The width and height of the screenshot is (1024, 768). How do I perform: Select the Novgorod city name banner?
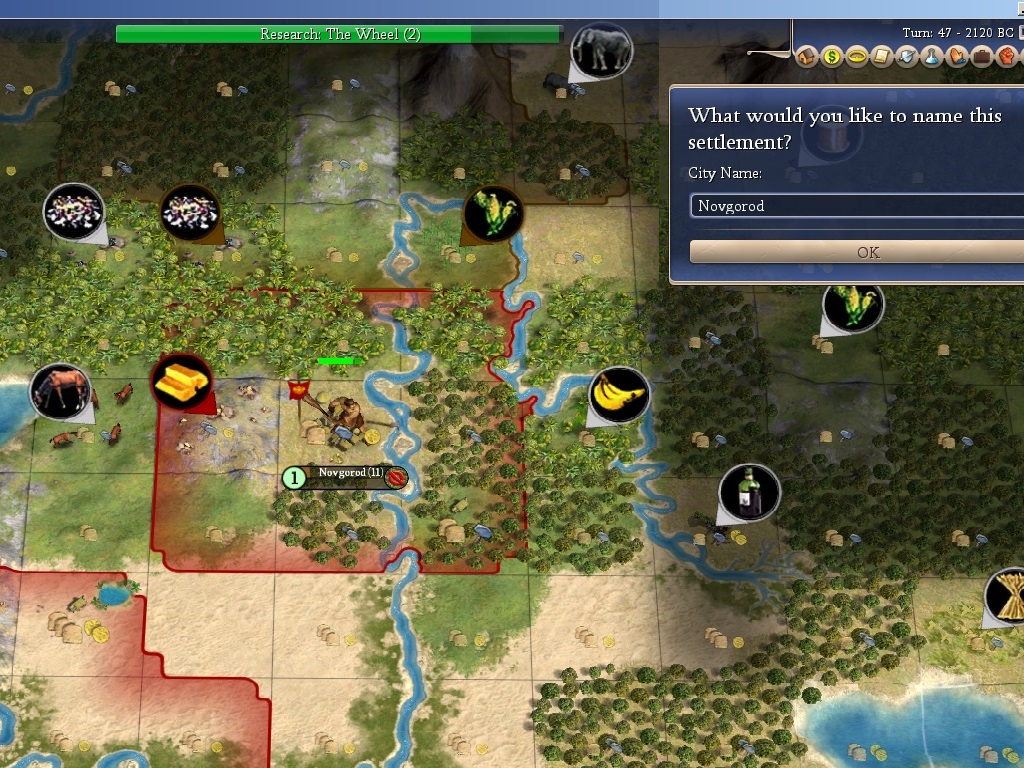(350, 477)
